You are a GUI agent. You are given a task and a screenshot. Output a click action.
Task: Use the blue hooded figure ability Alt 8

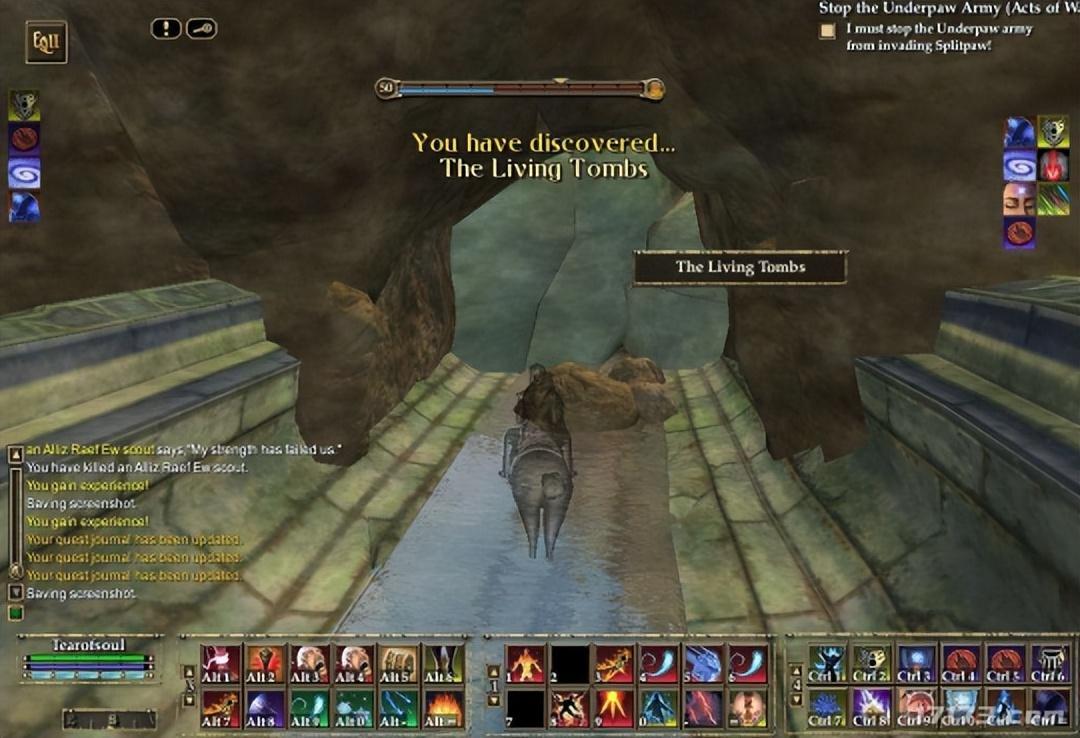(x=264, y=708)
